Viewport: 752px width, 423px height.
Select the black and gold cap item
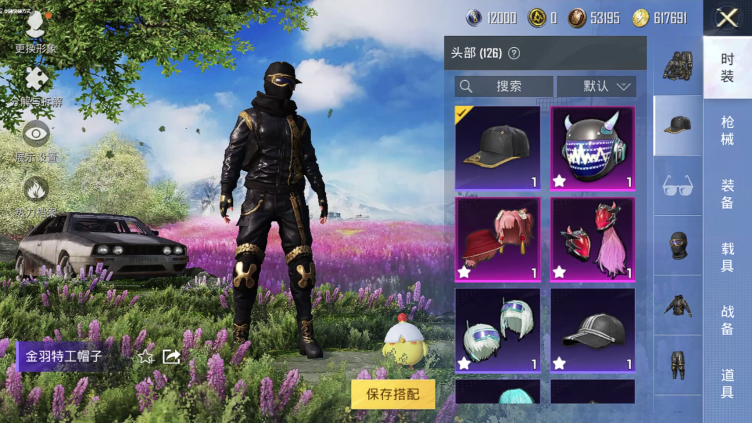[497, 147]
